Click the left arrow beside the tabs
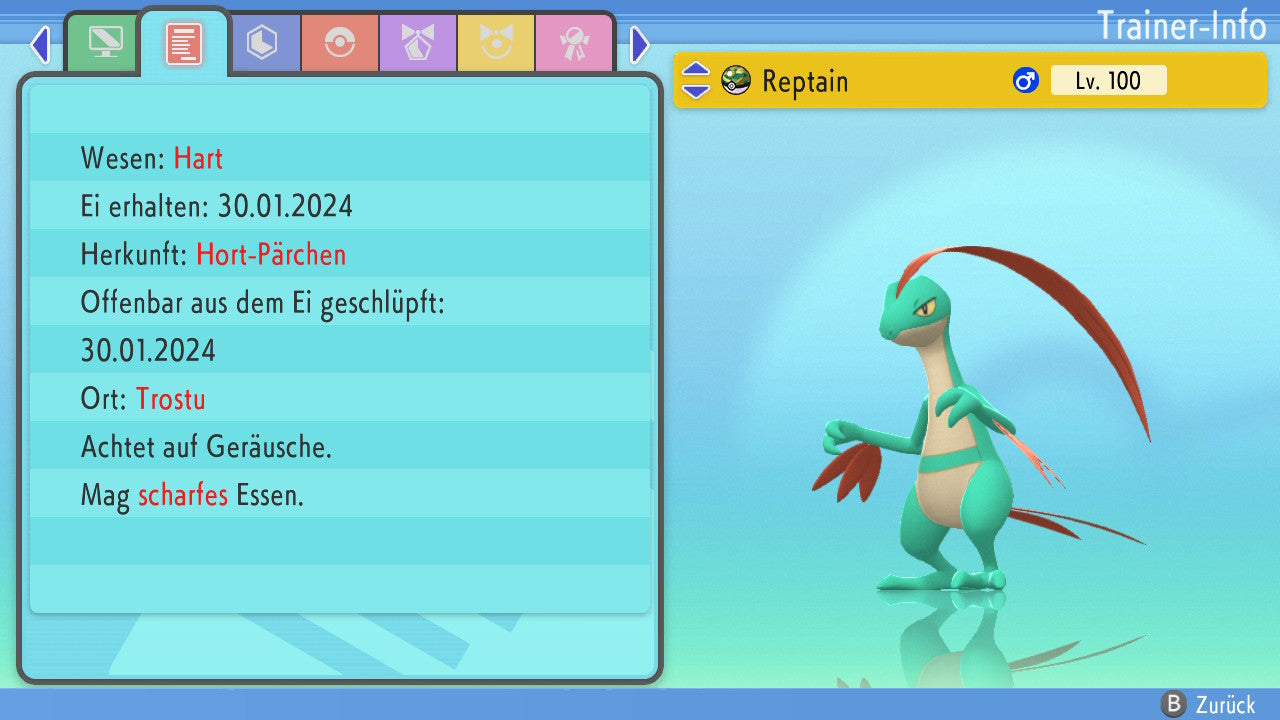1280x720 pixels. (40, 44)
